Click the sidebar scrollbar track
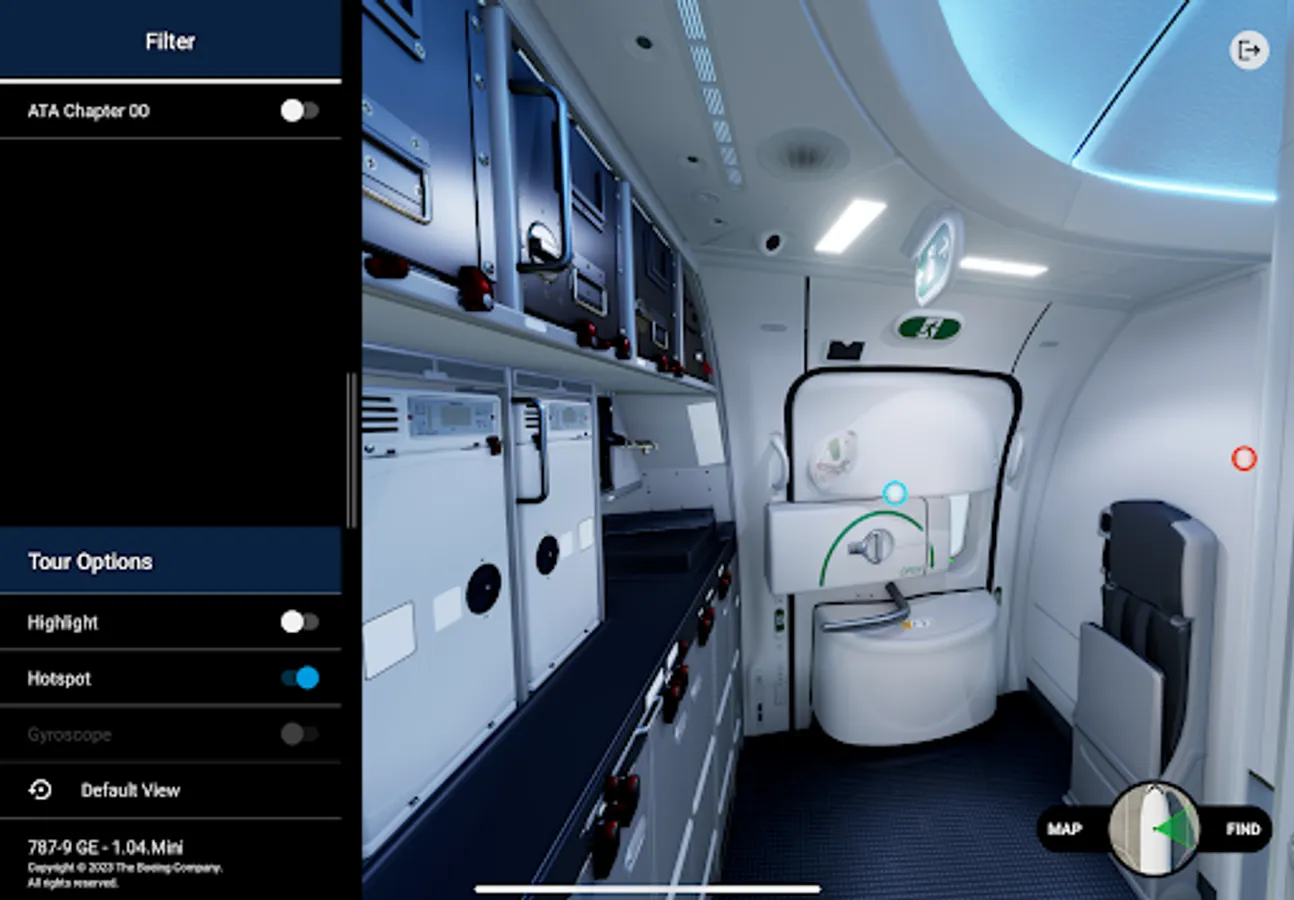 tap(351, 450)
